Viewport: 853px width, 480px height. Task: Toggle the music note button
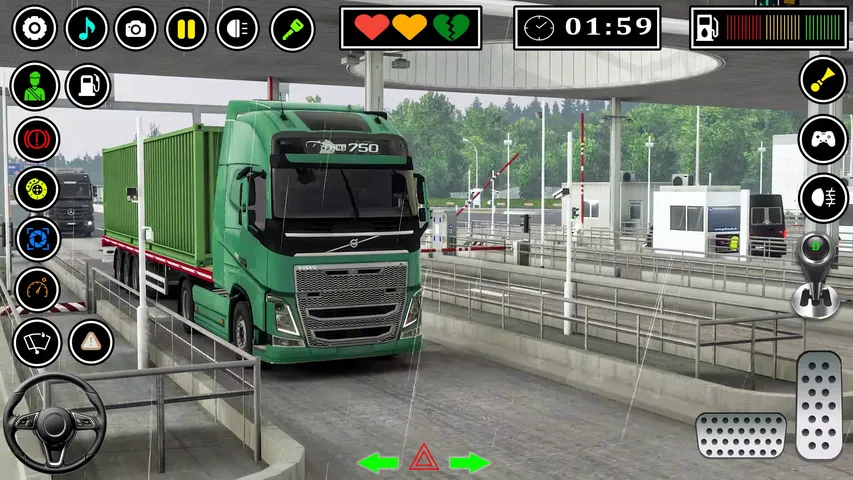[x=86, y=28]
